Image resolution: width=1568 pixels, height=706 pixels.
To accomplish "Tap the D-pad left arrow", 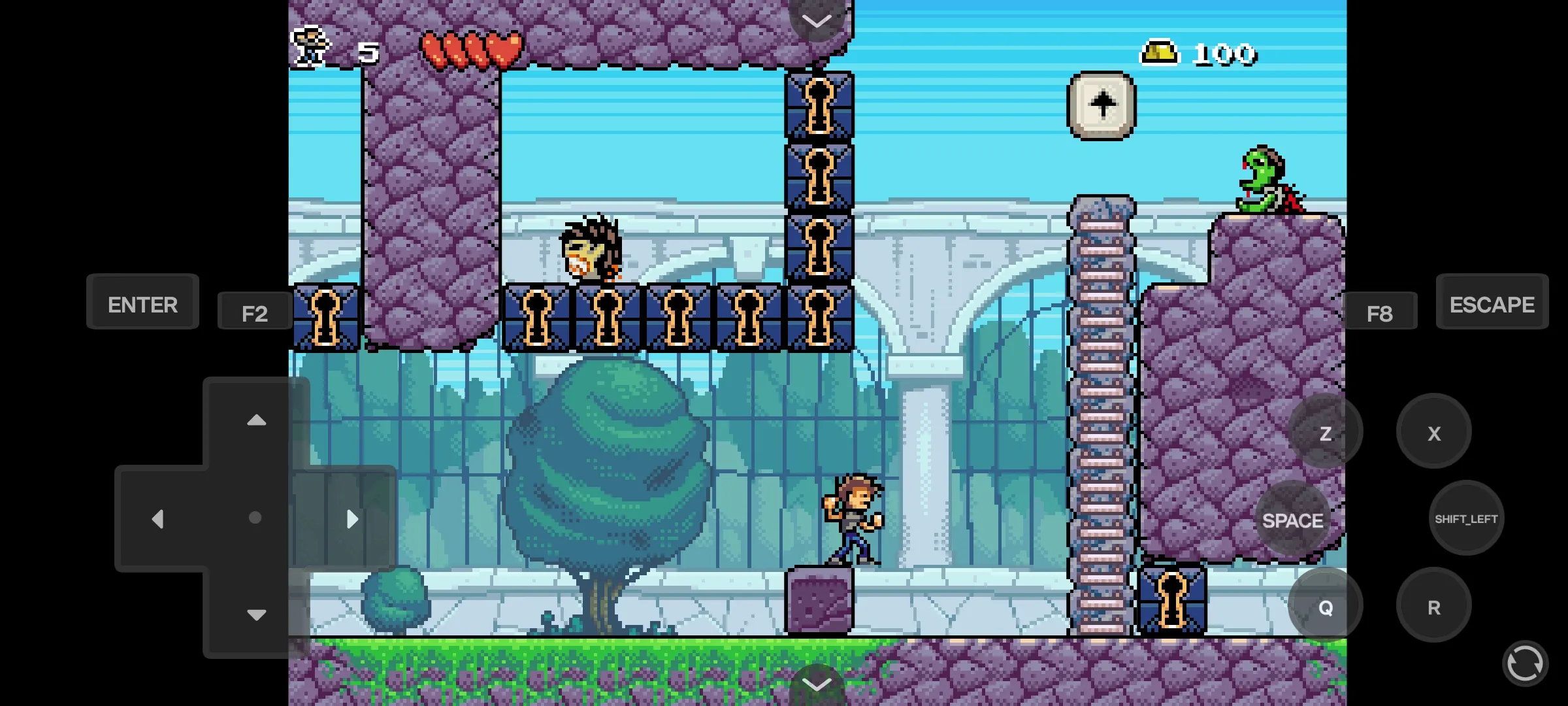I will click(157, 519).
